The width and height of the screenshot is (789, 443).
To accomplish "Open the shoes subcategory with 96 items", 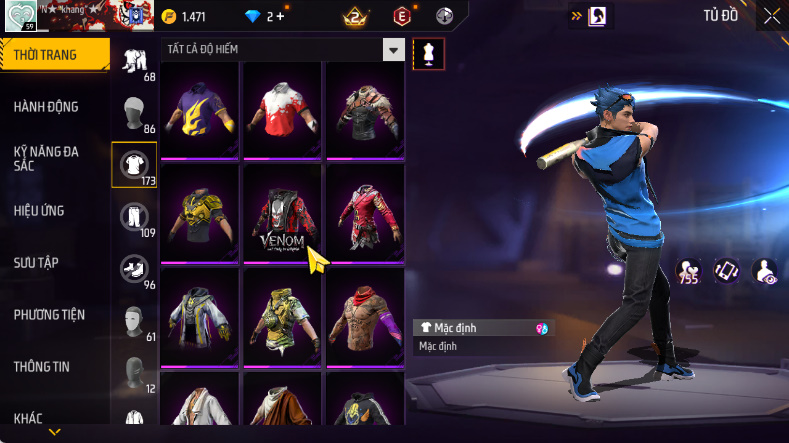I will (133, 269).
